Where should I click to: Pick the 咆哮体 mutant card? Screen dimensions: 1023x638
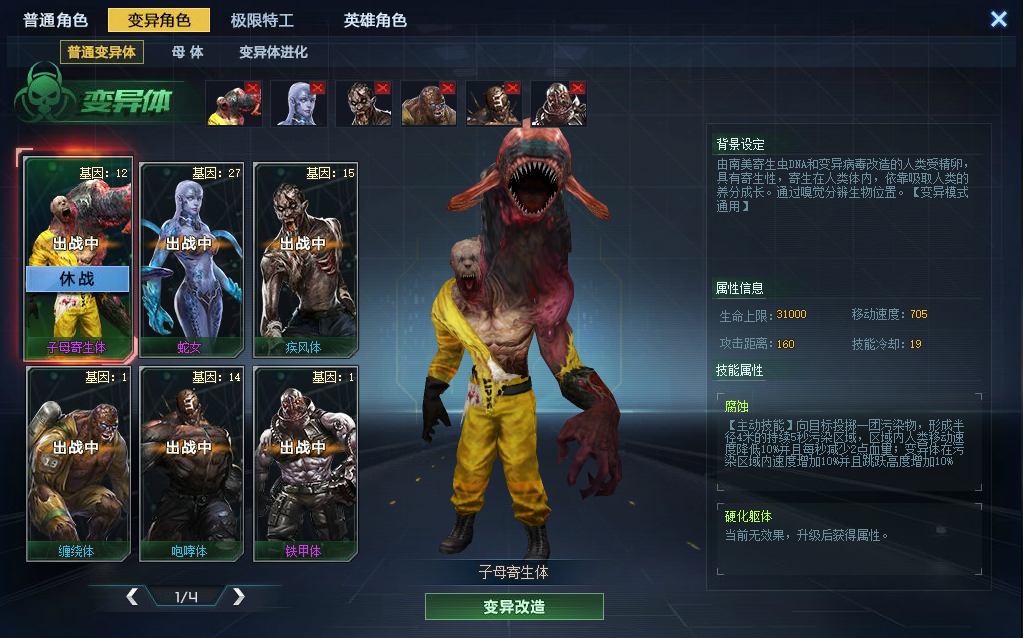pos(192,463)
